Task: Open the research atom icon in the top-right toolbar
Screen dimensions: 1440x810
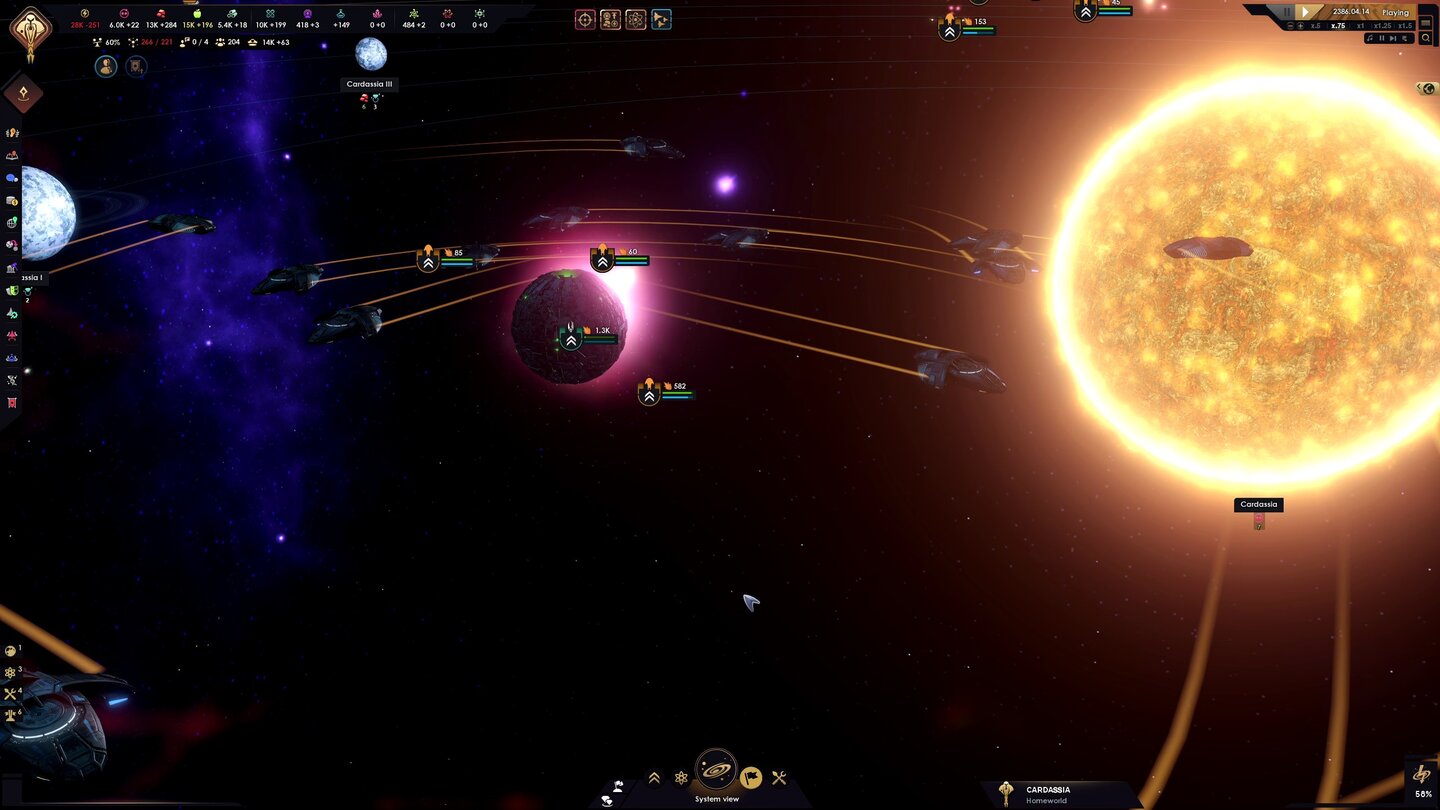Action: point(635,19)
